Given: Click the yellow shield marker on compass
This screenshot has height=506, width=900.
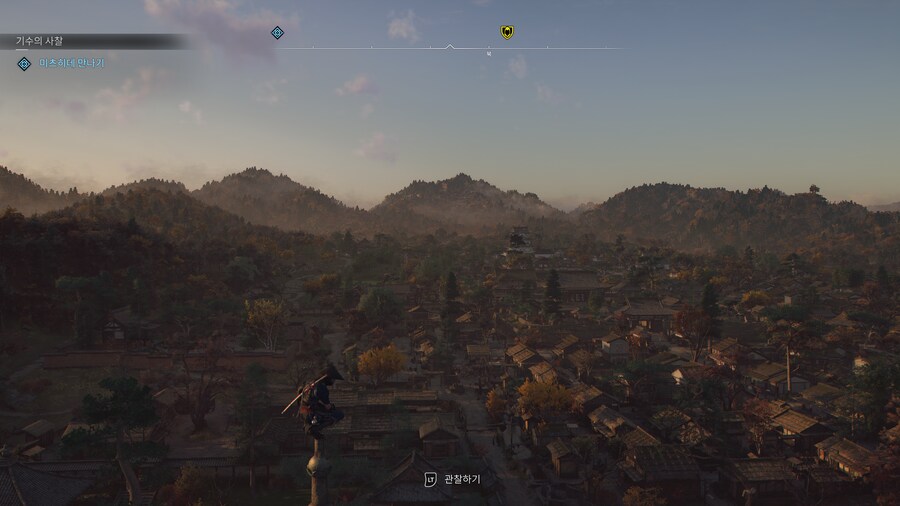Looking at the screenshot, I should 507,32.
